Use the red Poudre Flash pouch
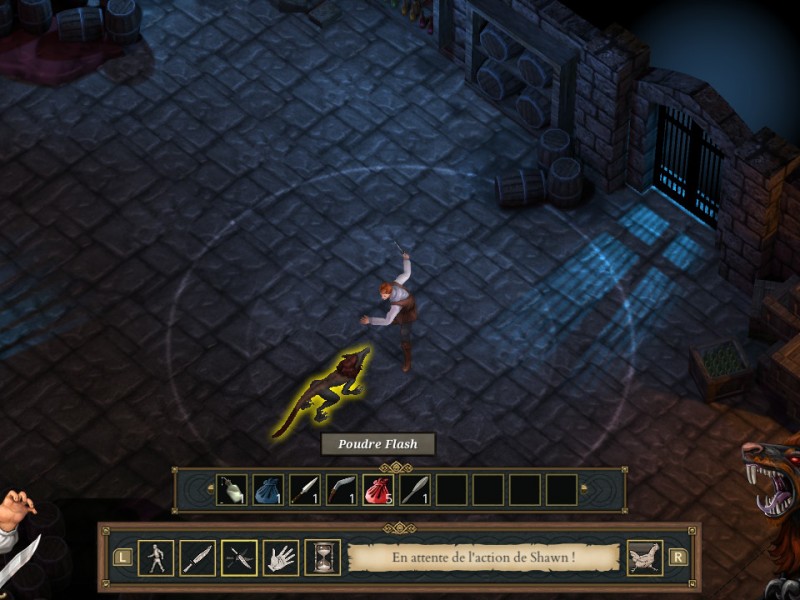Viewport: 800px width, 600px height. click(x=378, y=490)
